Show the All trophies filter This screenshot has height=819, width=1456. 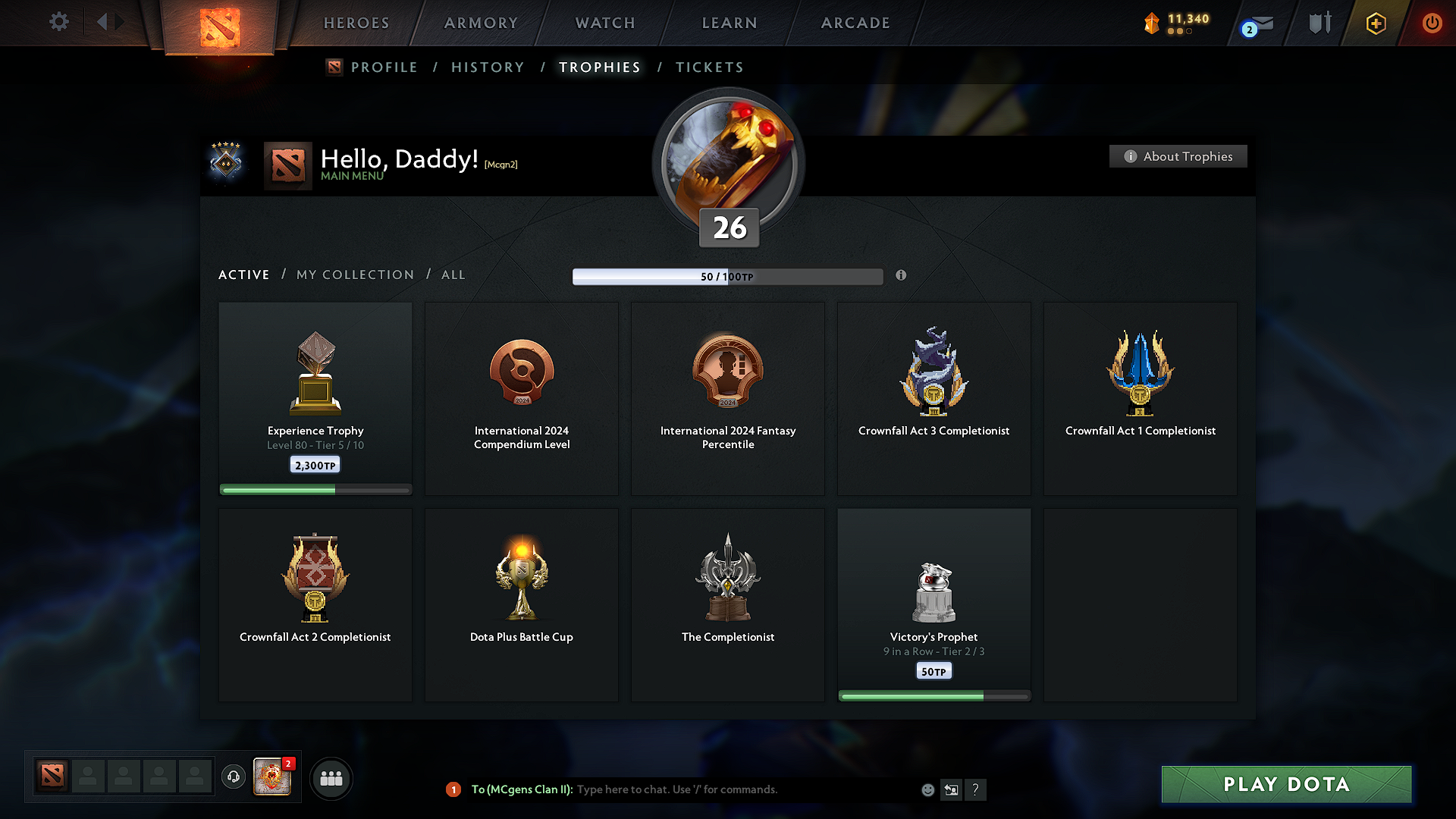(x=453, y=275)
